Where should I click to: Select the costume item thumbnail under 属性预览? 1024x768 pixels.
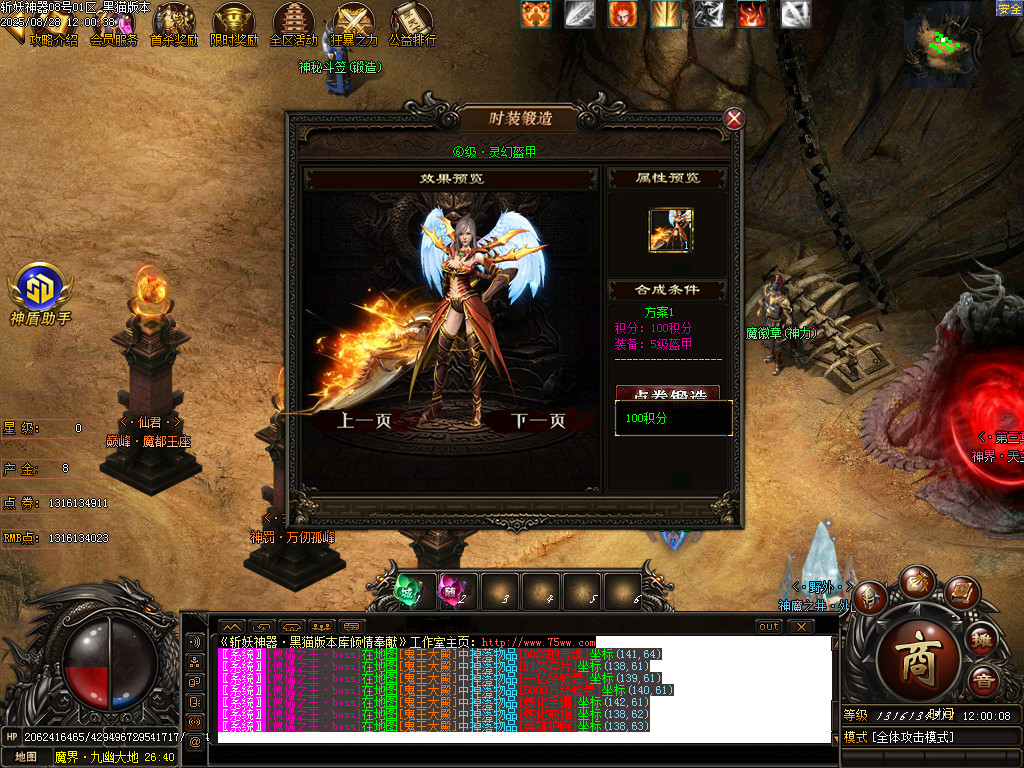(x=670, y=230)
